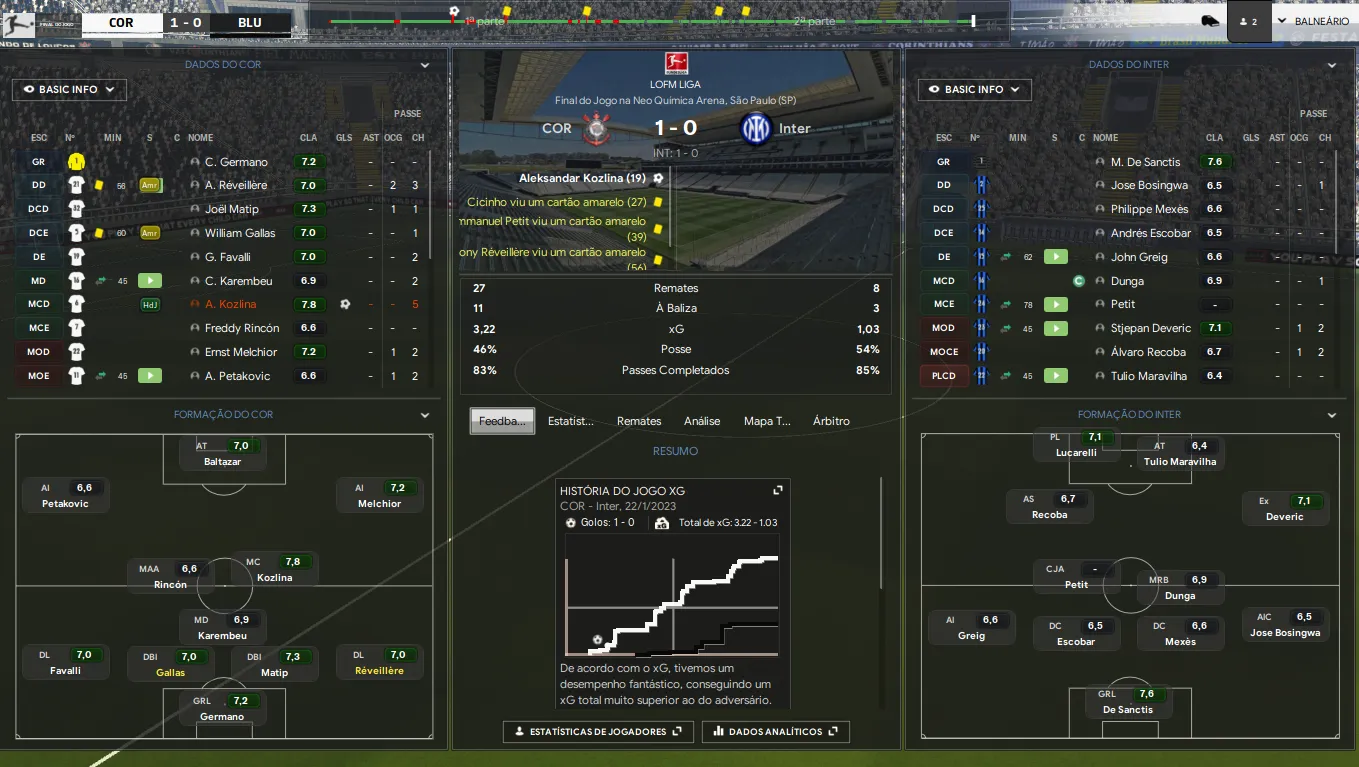Image resolution: width=1359 pixels, height=767 pixels.
Task: Switch to the Estatíst... tab
Action: (x=571, y=421)
